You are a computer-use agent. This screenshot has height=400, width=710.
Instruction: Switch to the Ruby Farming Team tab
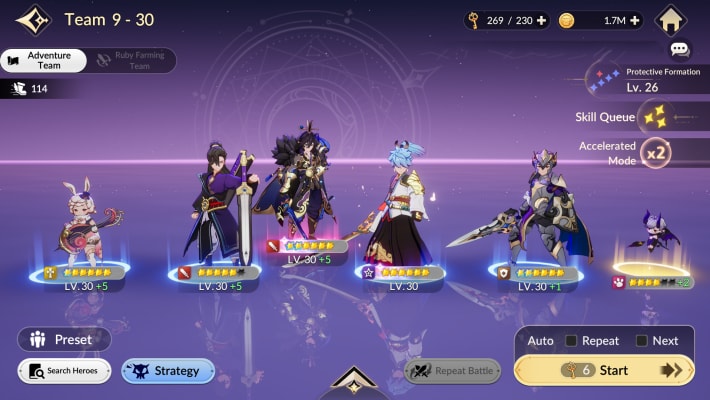point(133,60)
